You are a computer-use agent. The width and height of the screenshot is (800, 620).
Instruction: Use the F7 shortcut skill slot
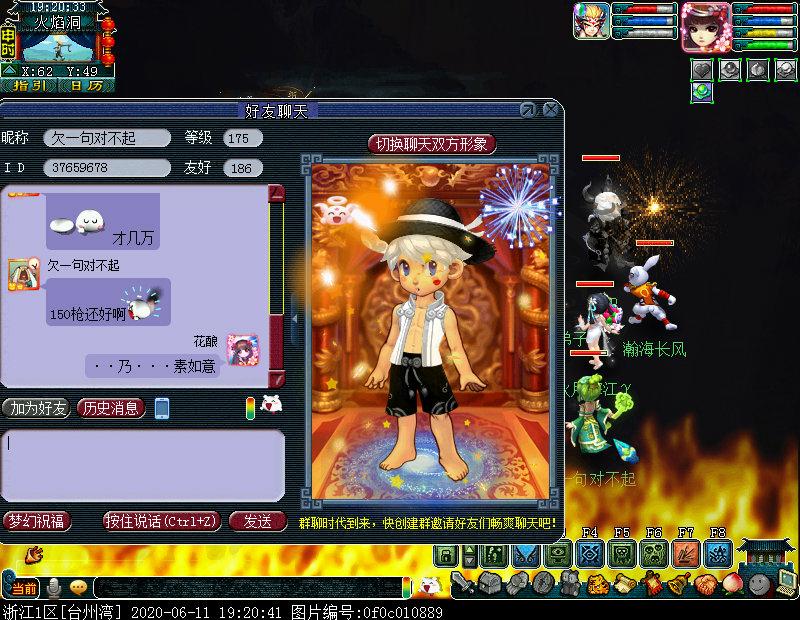tap(686, 553)
